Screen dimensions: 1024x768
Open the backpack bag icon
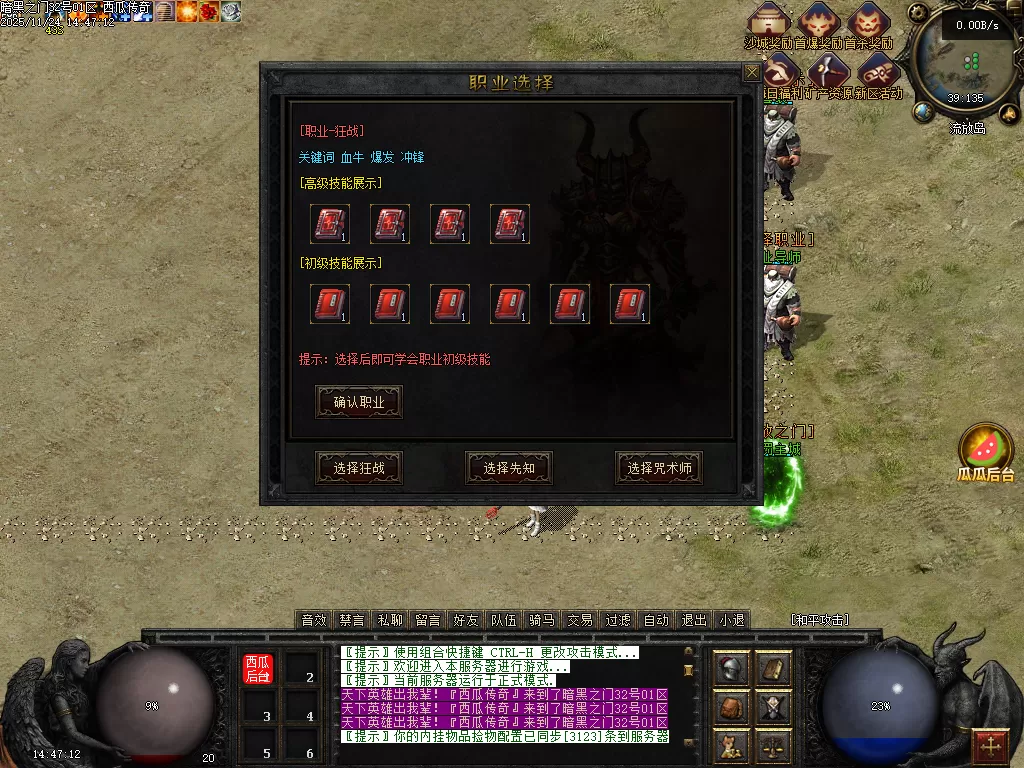pos(732,708)
